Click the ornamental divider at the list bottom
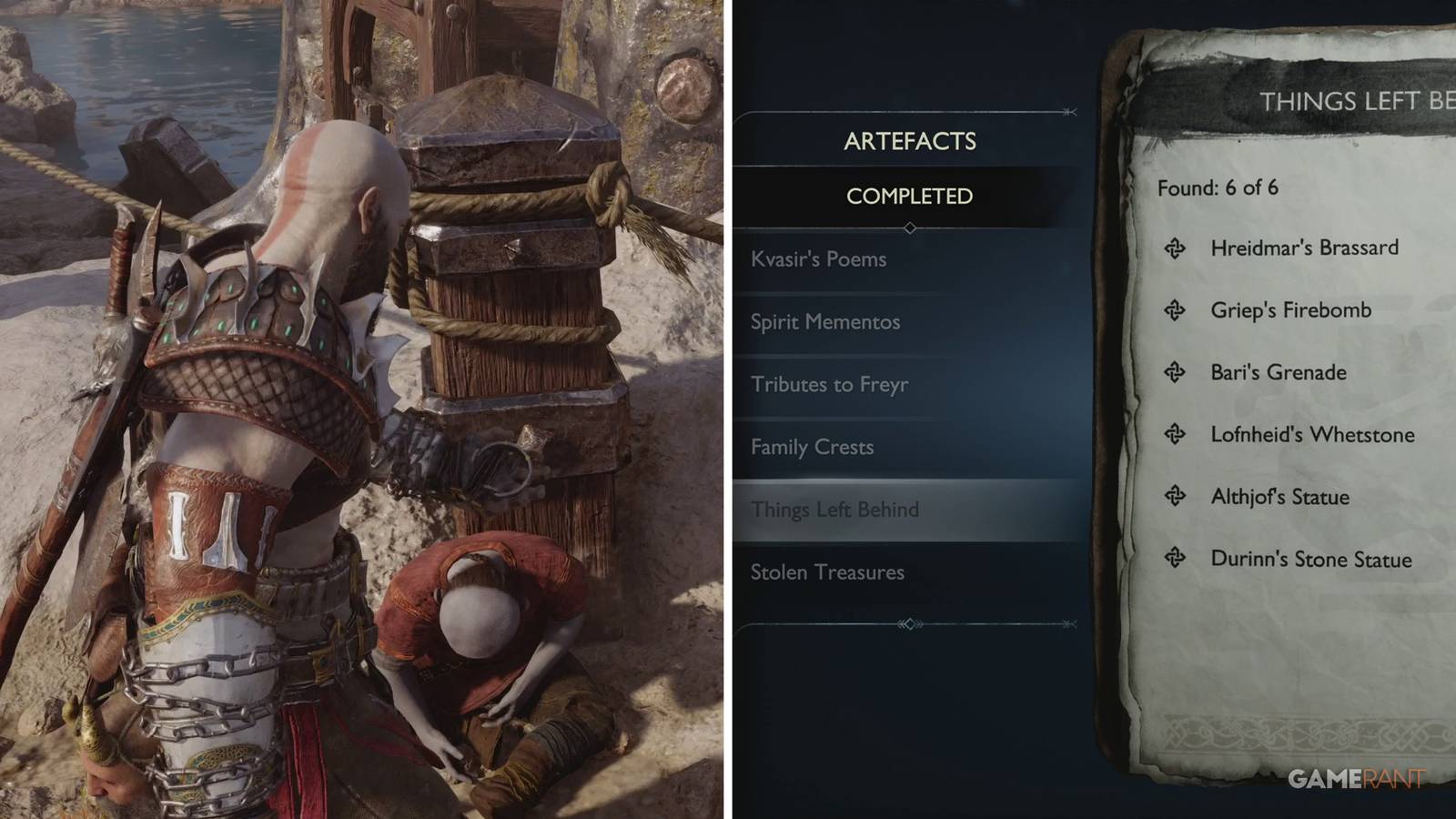This screenshot has height=819, width=1456. (x=910, y=624)
